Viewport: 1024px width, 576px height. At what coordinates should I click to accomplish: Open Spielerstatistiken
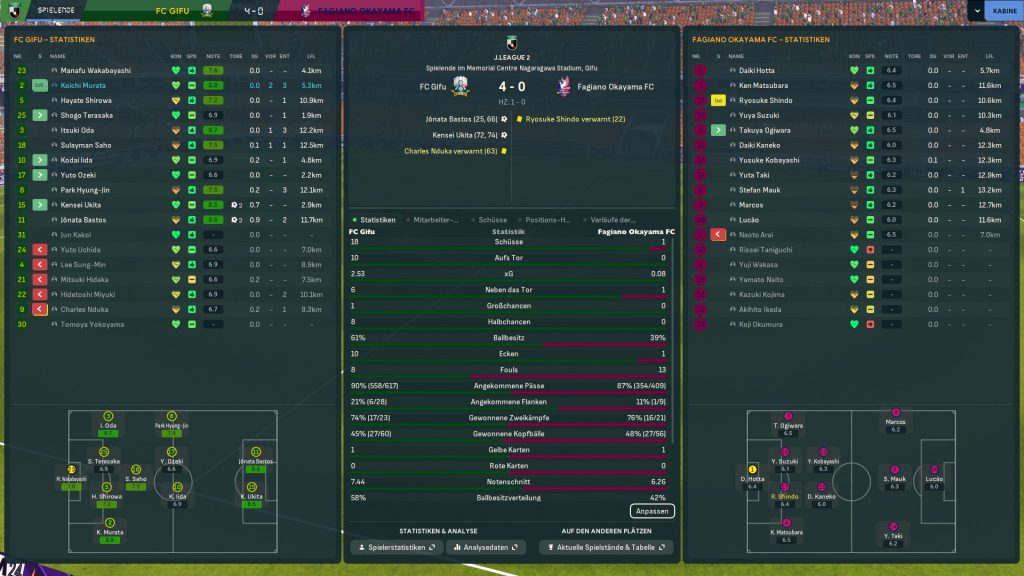tap(394, 548)
